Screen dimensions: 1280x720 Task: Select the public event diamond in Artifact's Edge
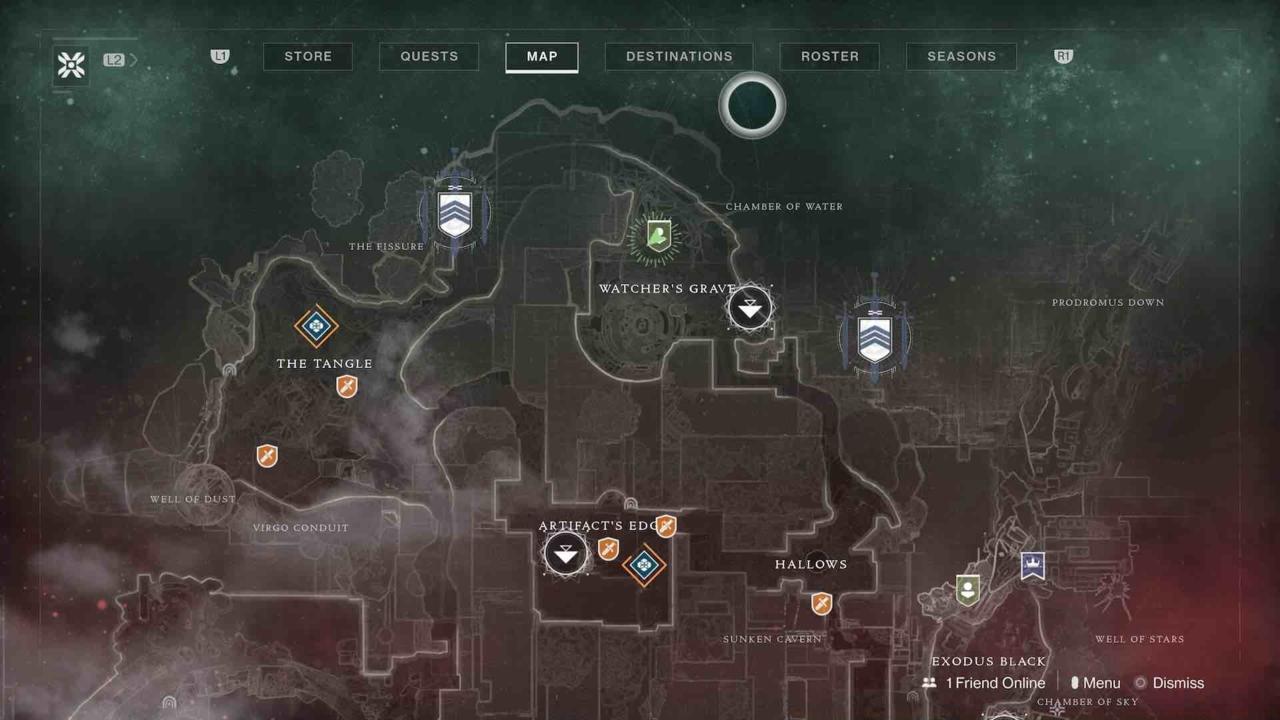[x=644, y=566]
